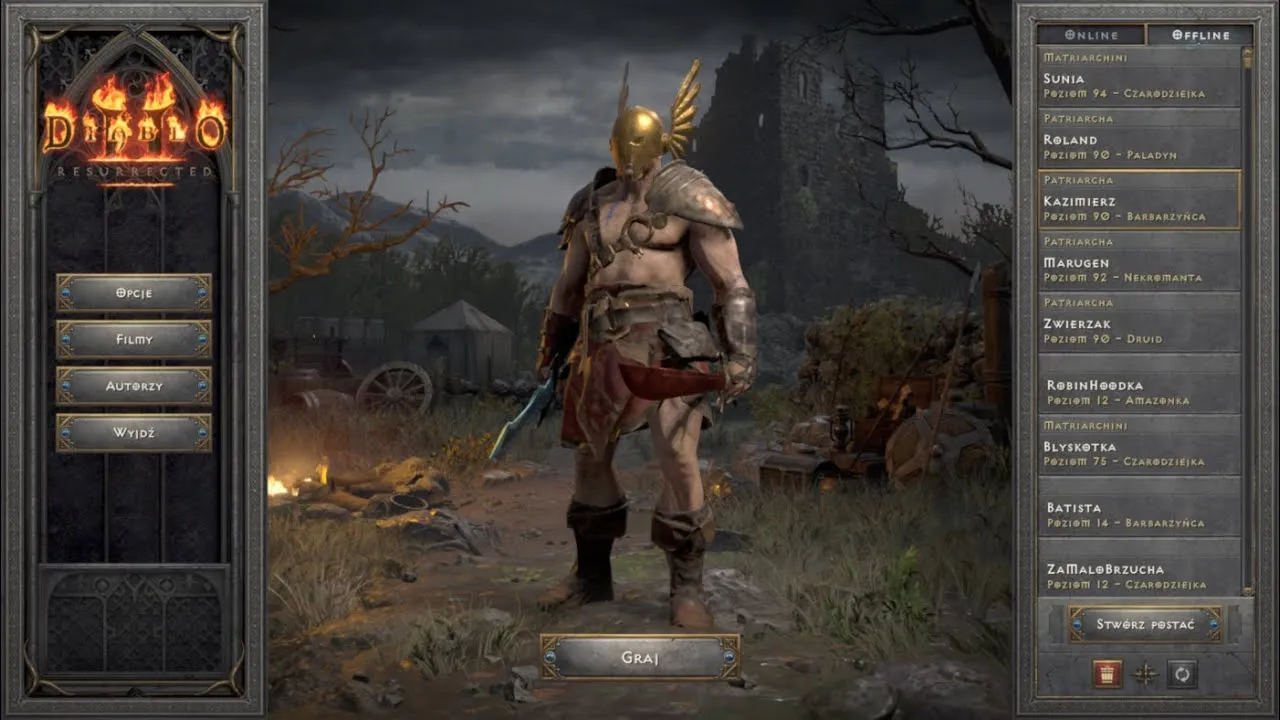Screen dimensions: 1280x720
Task: Select the Druid Zwierzak
Action: click(x=1139, y=324)
